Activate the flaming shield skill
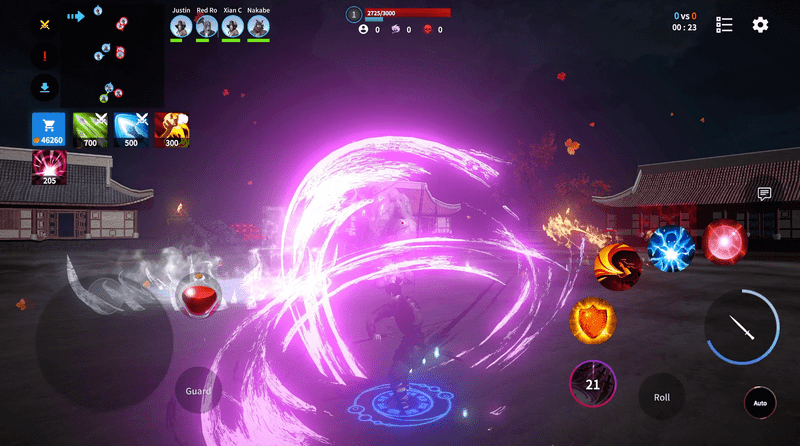The width and height of the screenshot is (800, 446). tap(593, 322)
